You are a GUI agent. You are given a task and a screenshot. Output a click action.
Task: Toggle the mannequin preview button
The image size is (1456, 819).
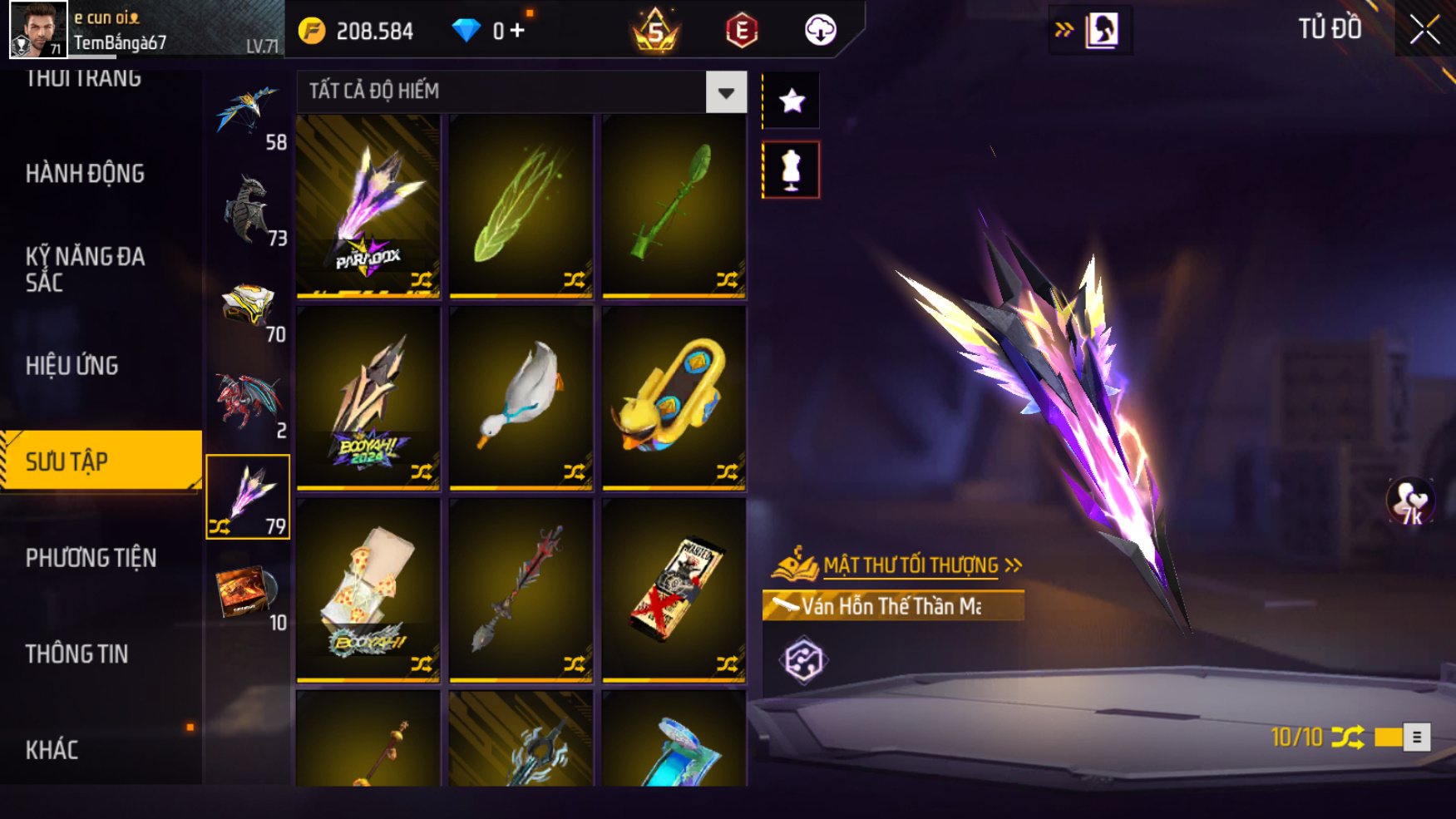pos(792,170)
